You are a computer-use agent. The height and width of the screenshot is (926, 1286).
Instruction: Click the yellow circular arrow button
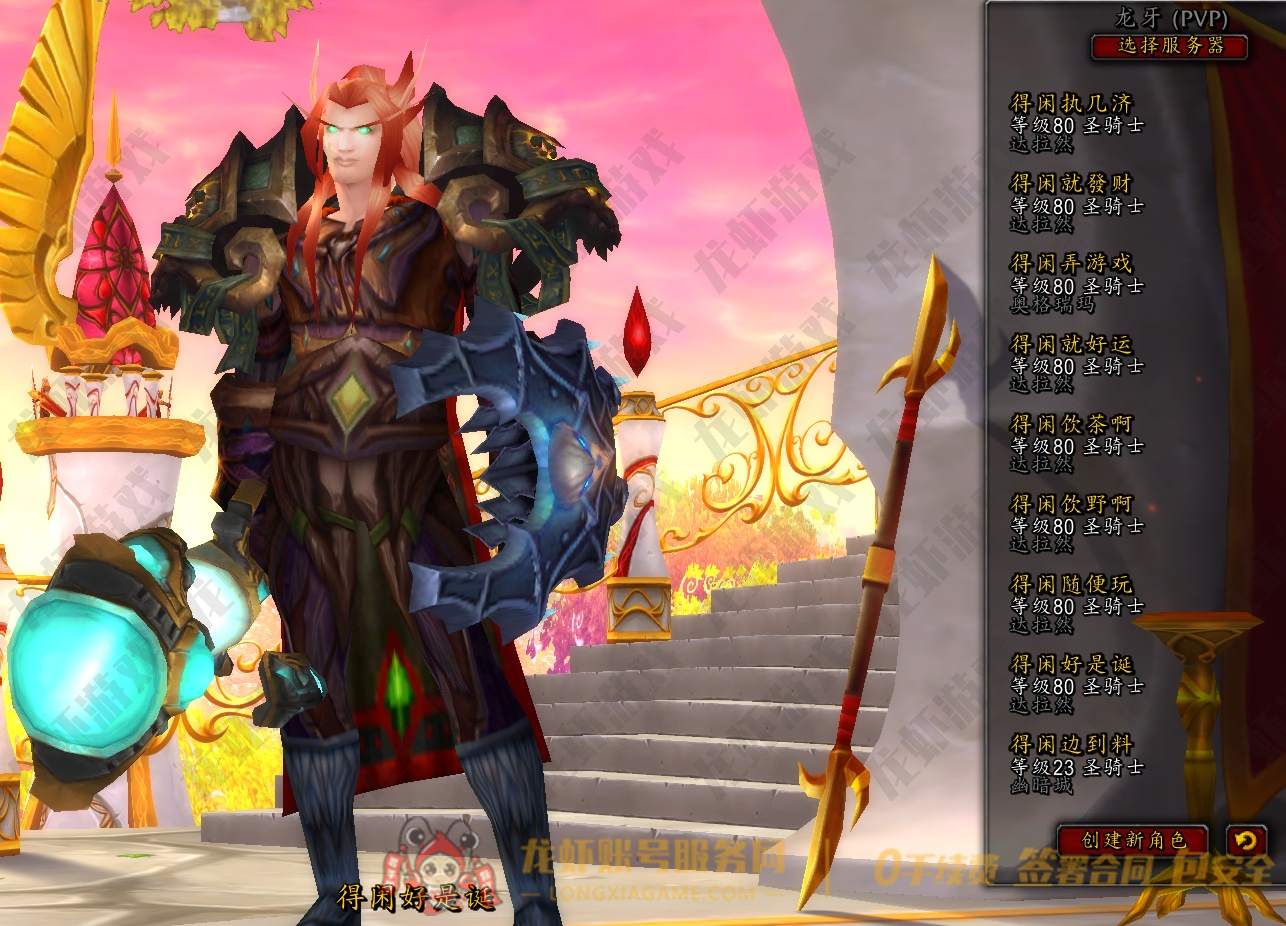(x=1245, y=840)
